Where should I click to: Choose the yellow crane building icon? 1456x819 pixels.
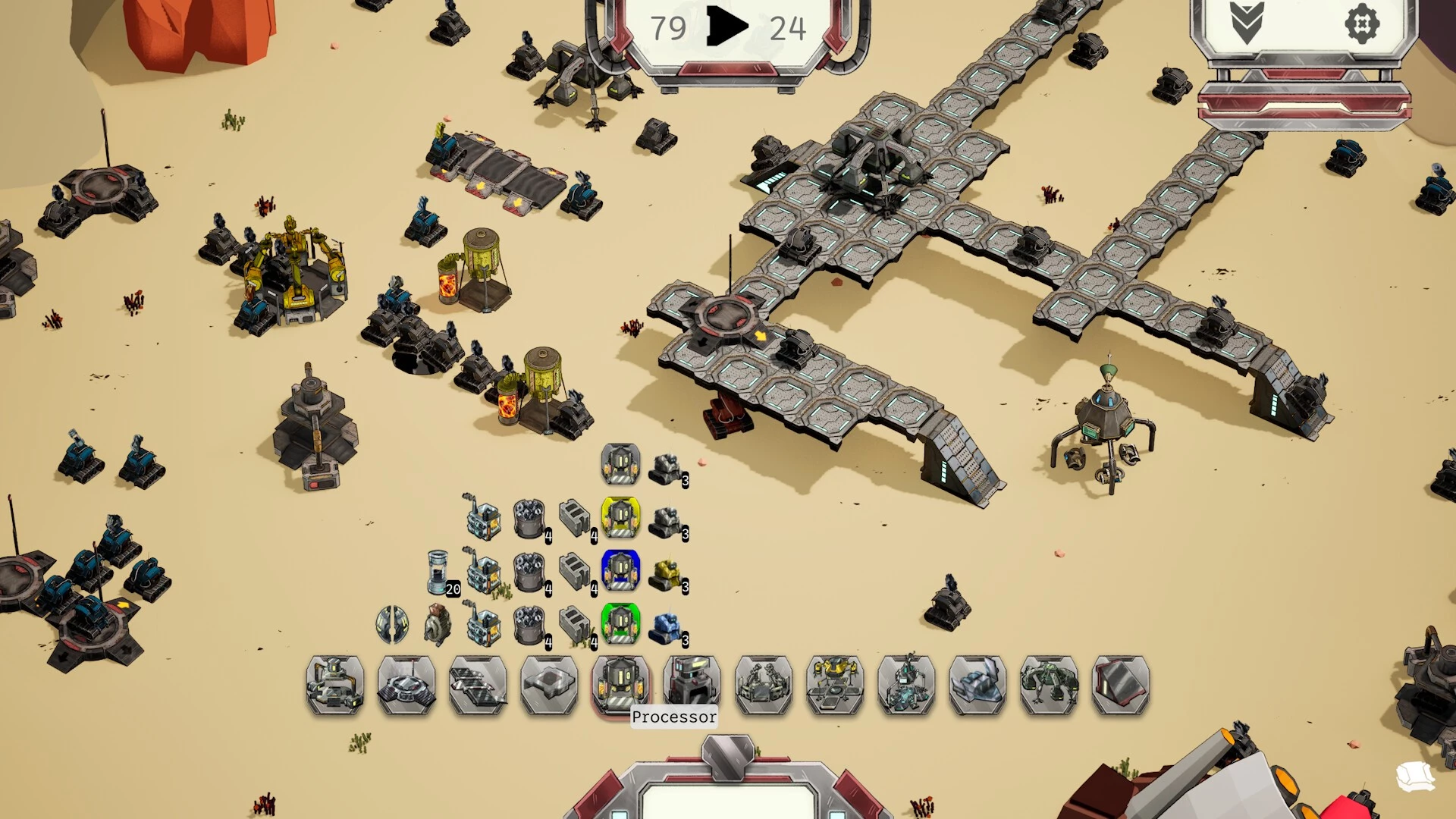point(834,685)
